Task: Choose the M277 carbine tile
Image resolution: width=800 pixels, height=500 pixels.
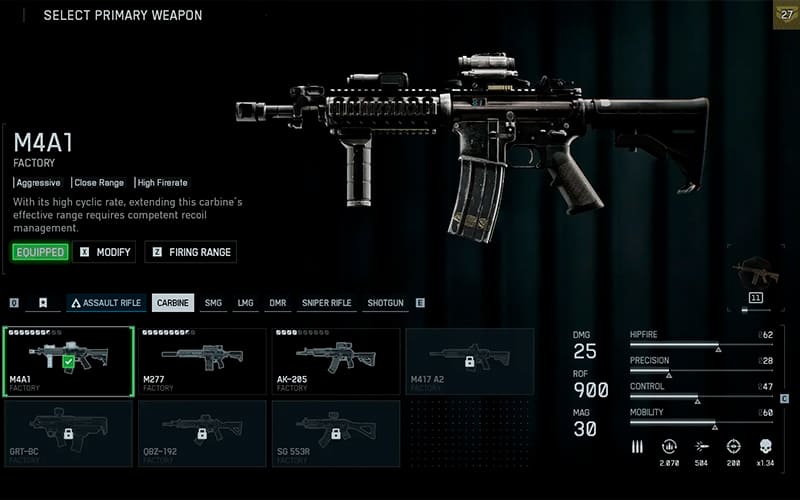Action: click(202, 361)
